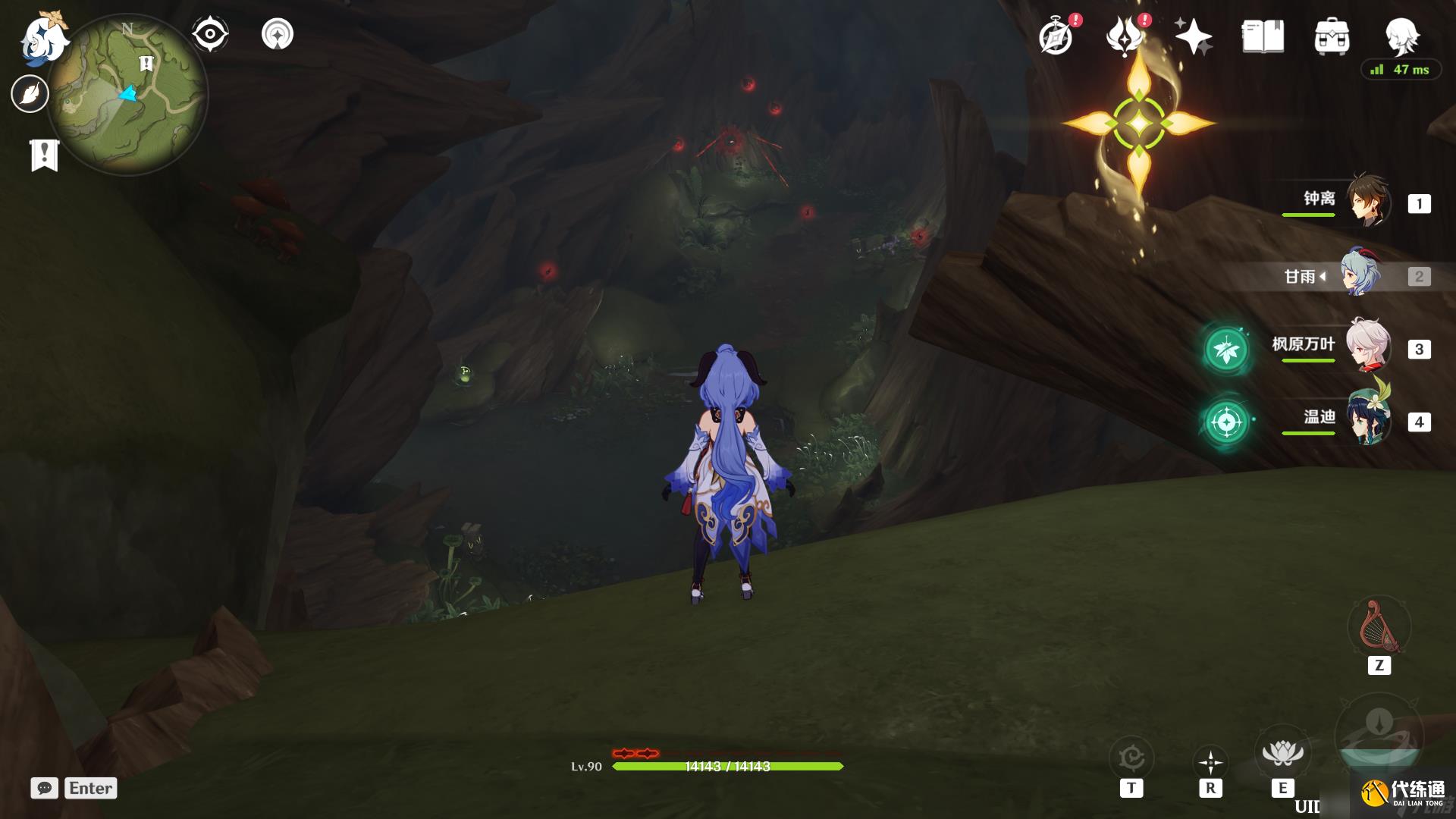Screen dimensions: 1456x819
Task: Switch to party member 温迪
Action: click(1367, 419)
